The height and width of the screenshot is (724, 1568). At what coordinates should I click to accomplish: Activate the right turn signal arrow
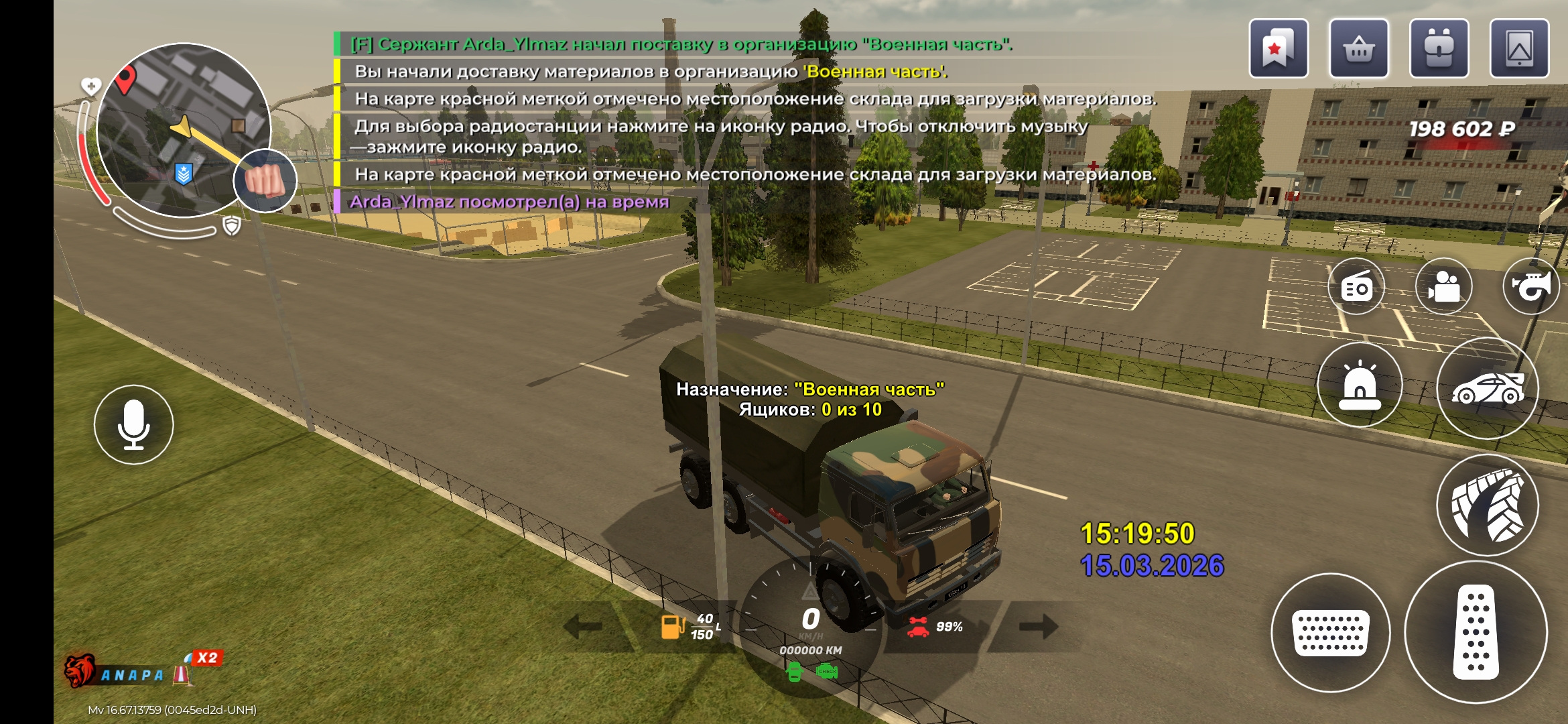tap(1038, 627)
